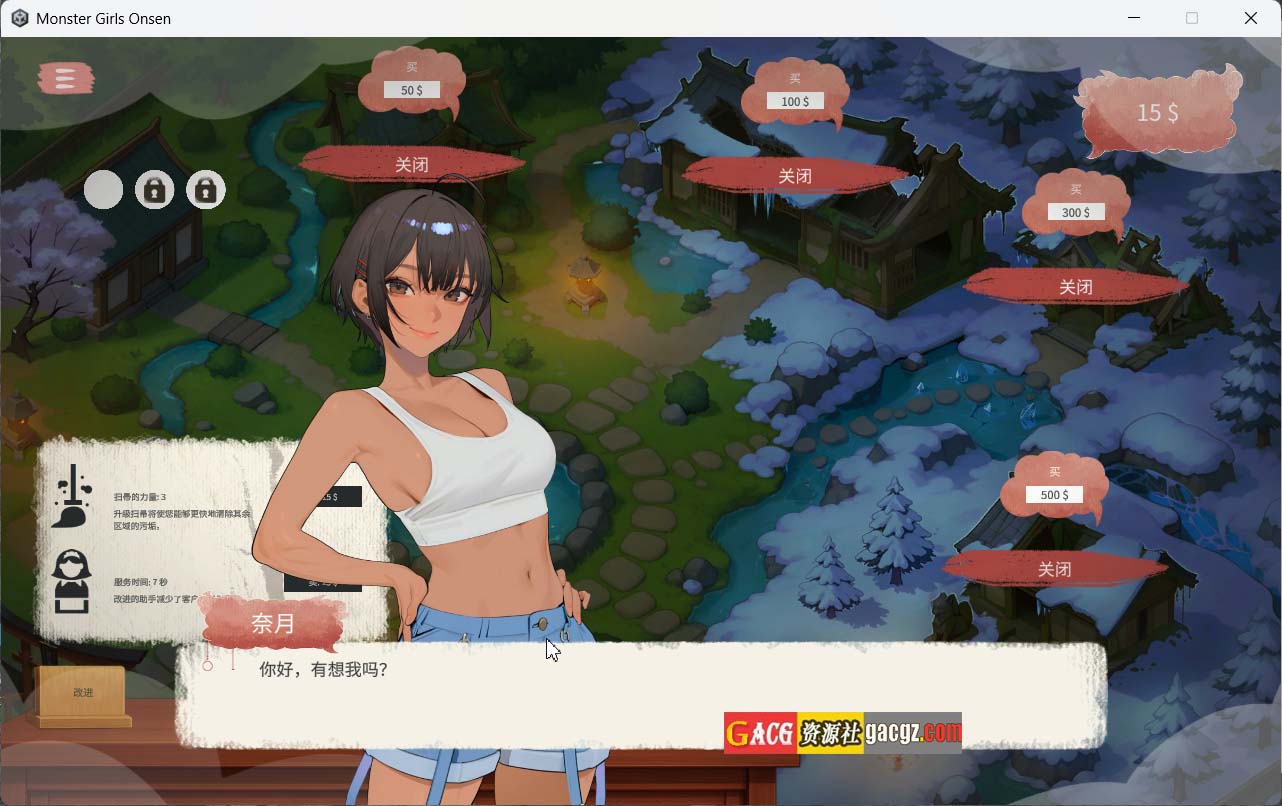Viewport: 1282px width, 806px height.
Task: Minimize the game window
Action: 1134,18
